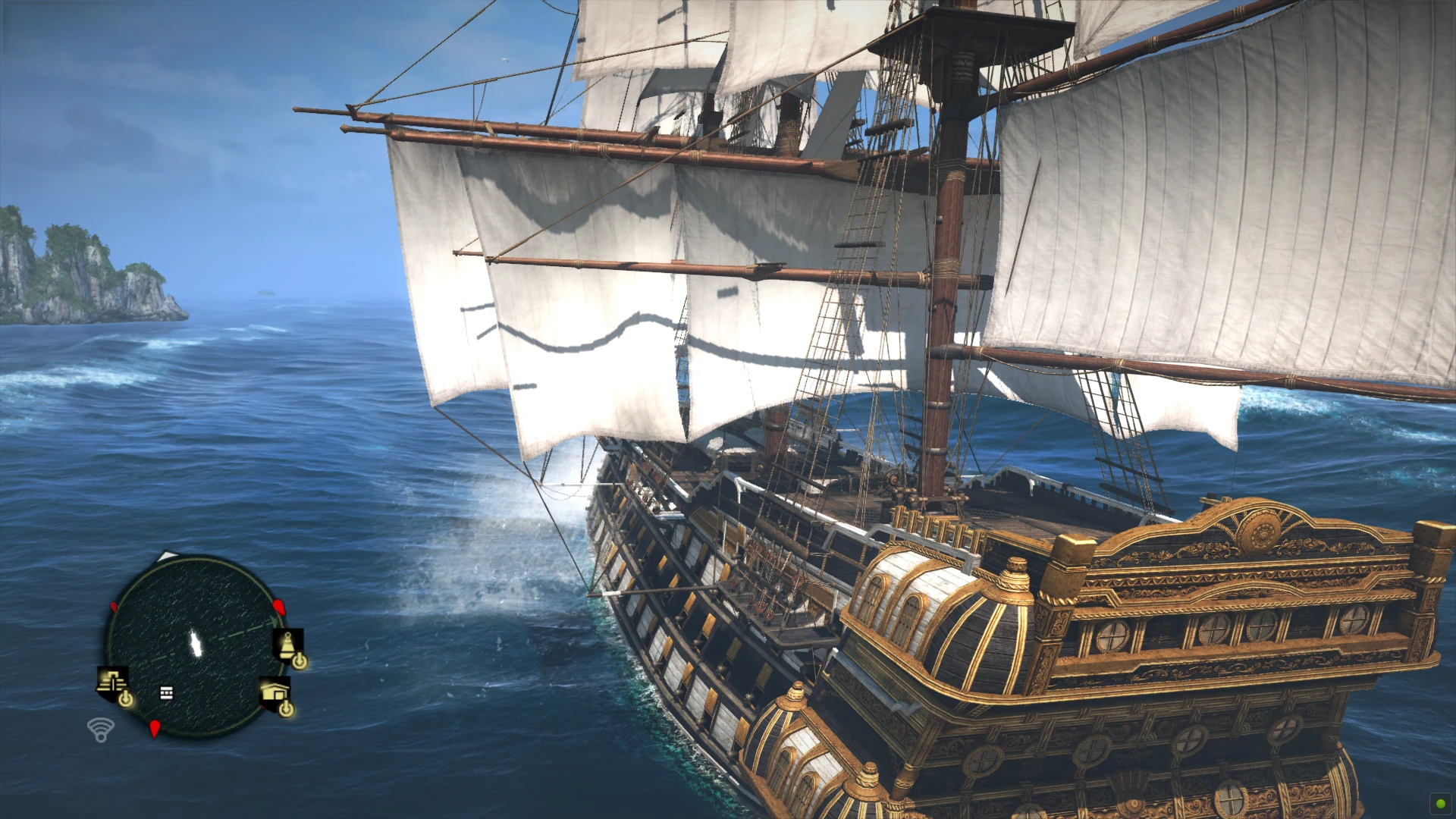Toggle the red waypoint pin below the minimap
The height and width of the screenshot is (819, 1456).
(155, 729)
